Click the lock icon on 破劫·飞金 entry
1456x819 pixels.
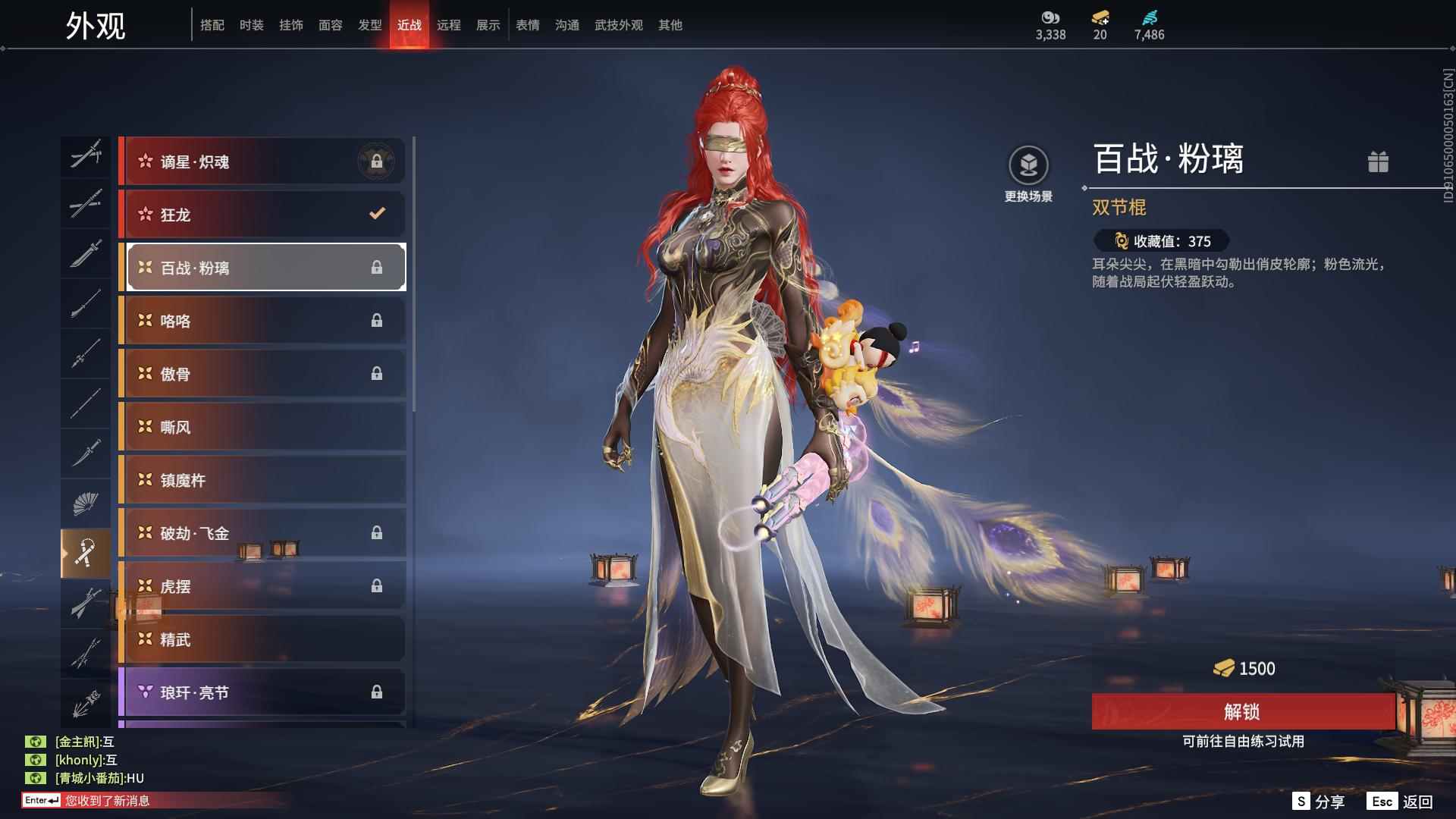tap(378, 533)
